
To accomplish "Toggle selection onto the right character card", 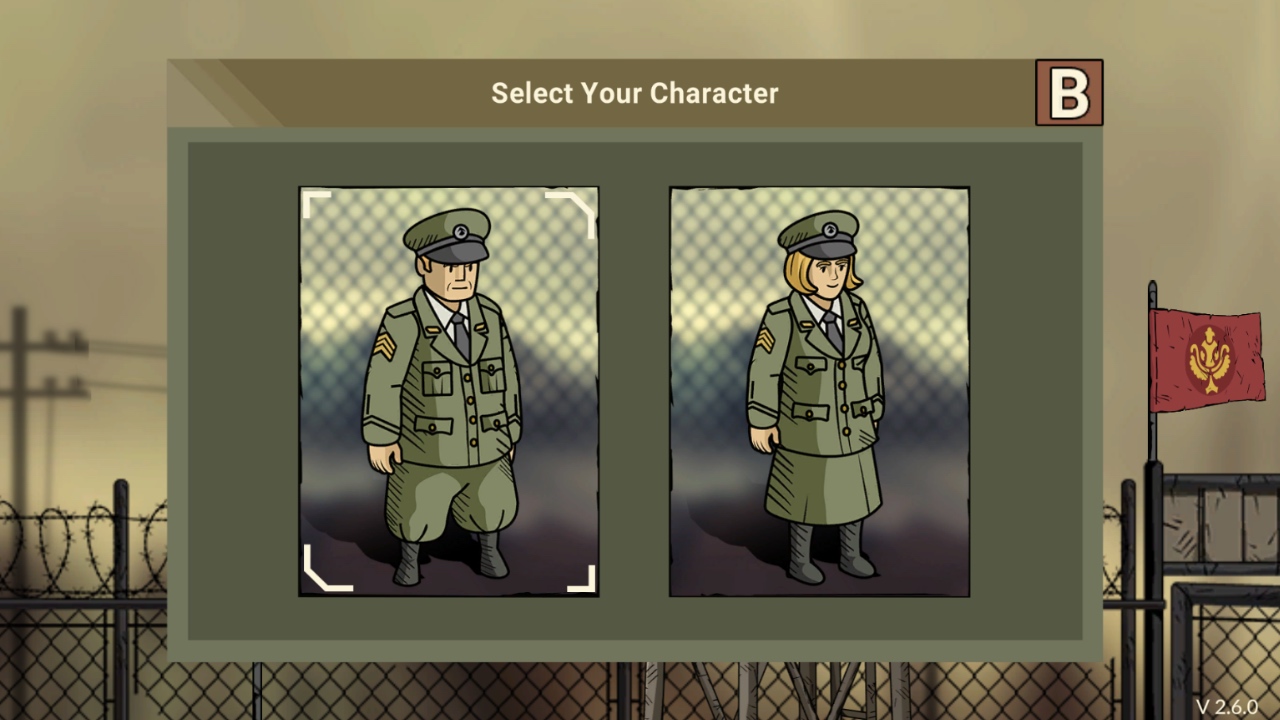I will [818, 390].
